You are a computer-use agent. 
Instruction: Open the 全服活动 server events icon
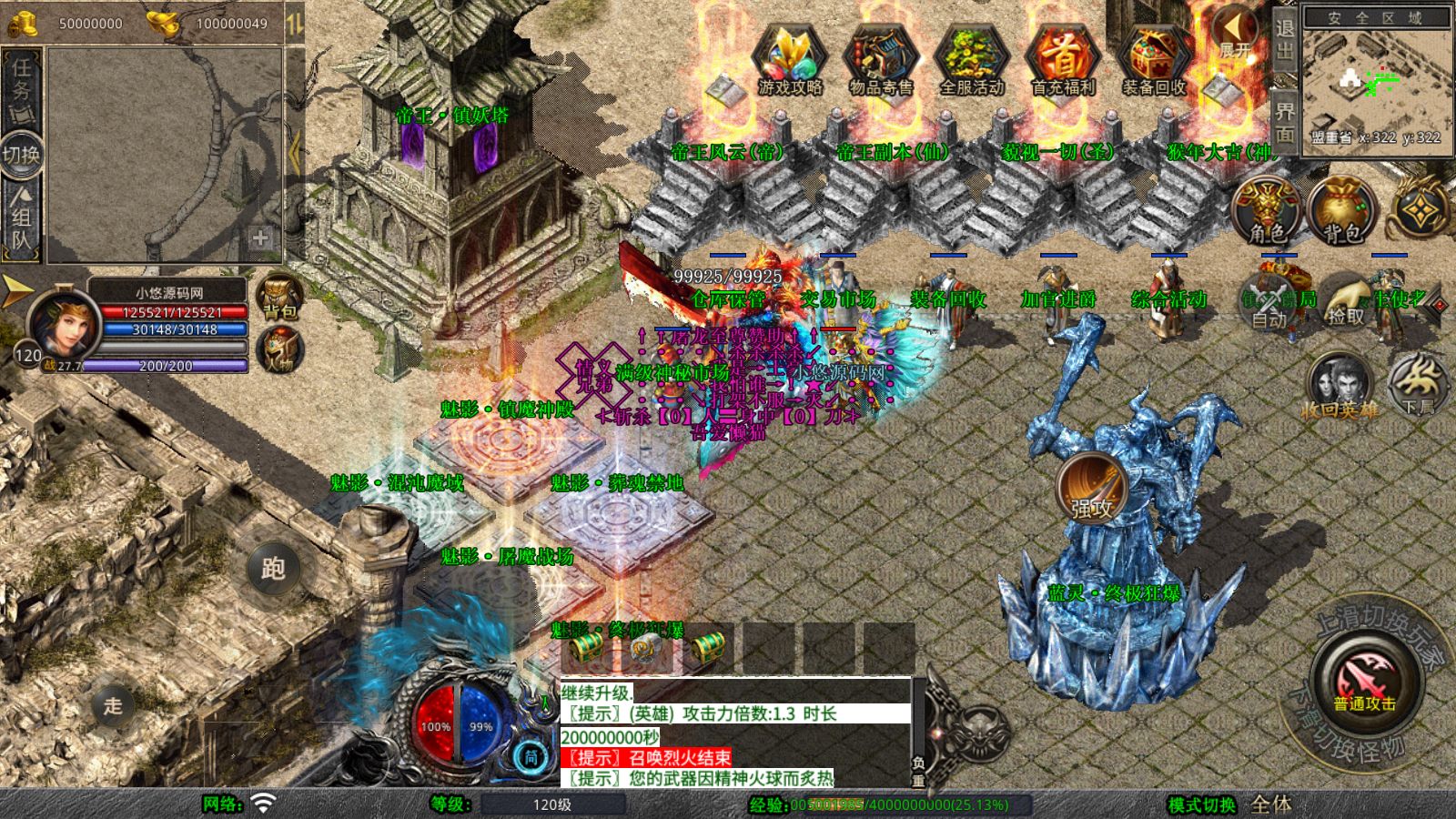(x=971, y=58)
